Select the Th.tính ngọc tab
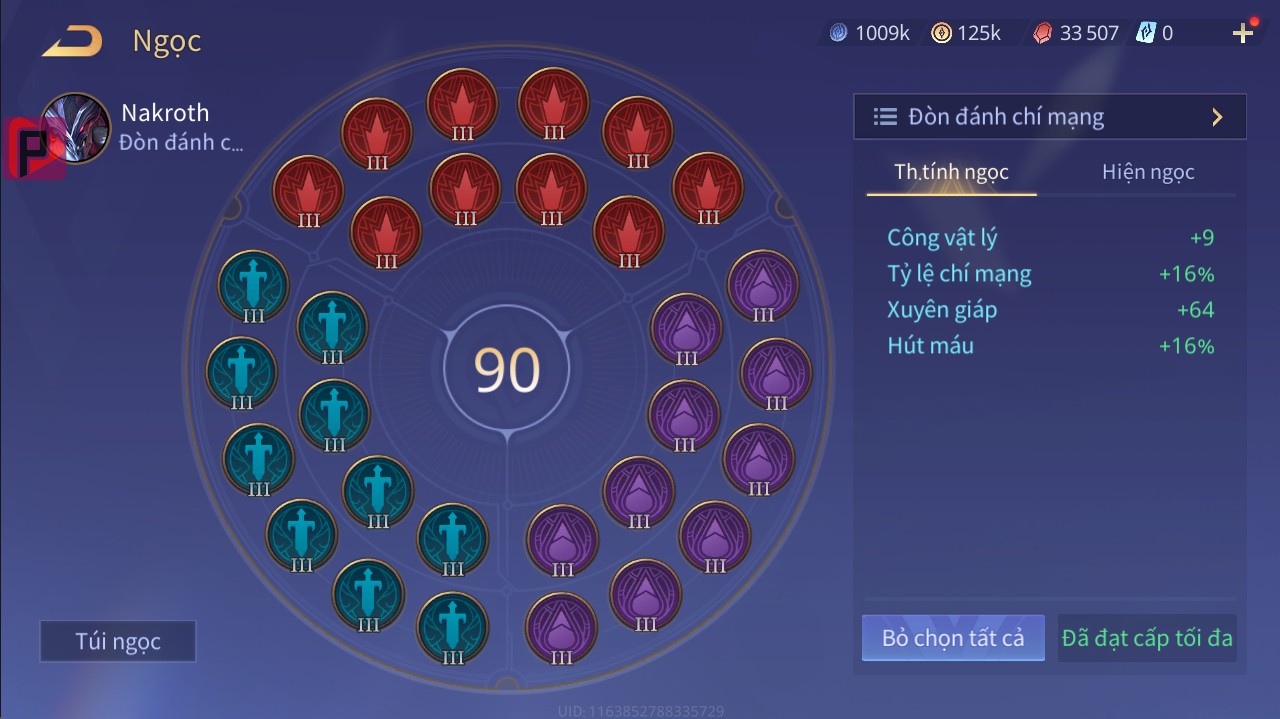This screenshot has height=719, width=1280. pos(951,172)
